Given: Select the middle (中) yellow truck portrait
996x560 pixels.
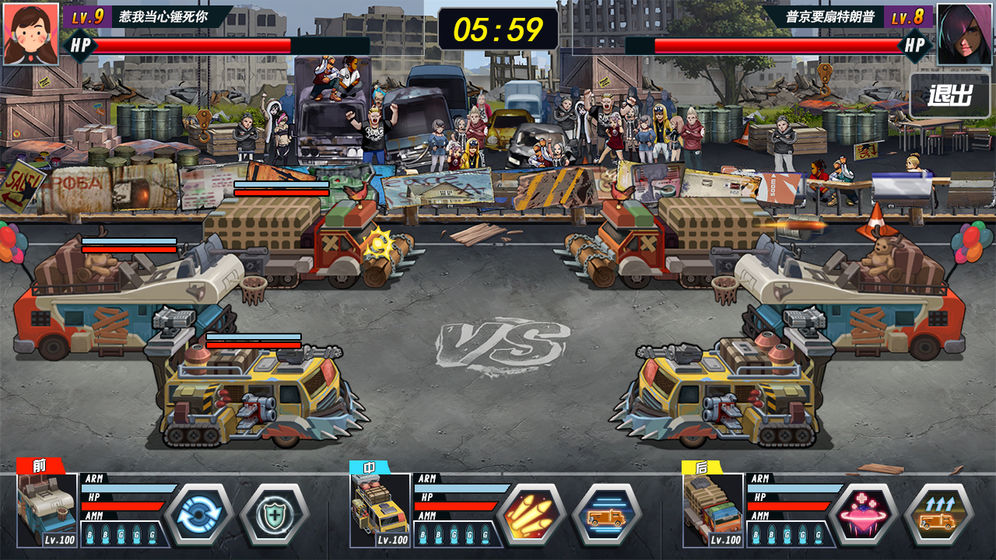Looking at the screenshot, I should pos(379,510).
